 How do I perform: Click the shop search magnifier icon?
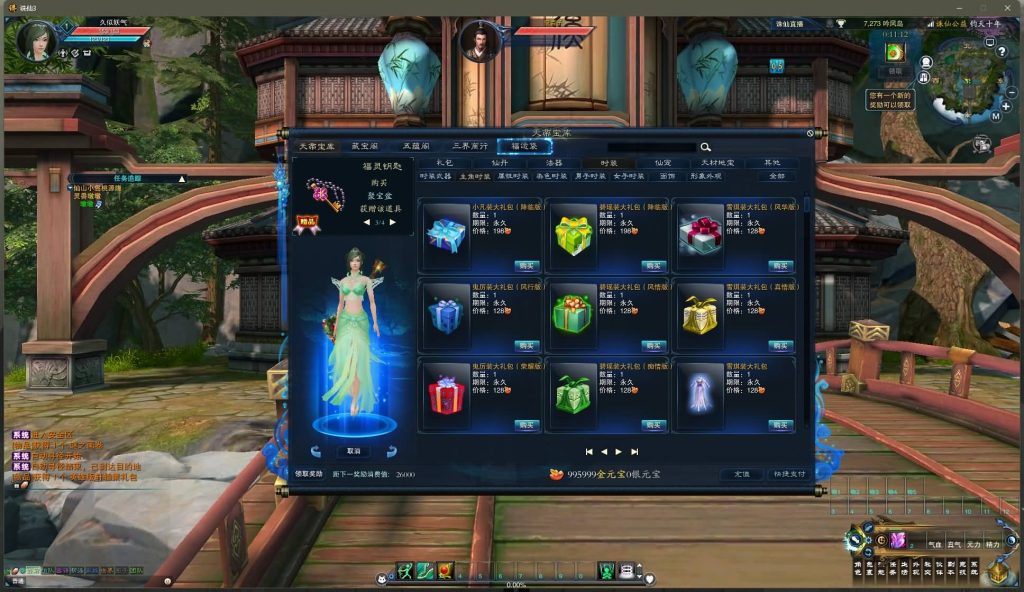705,147
